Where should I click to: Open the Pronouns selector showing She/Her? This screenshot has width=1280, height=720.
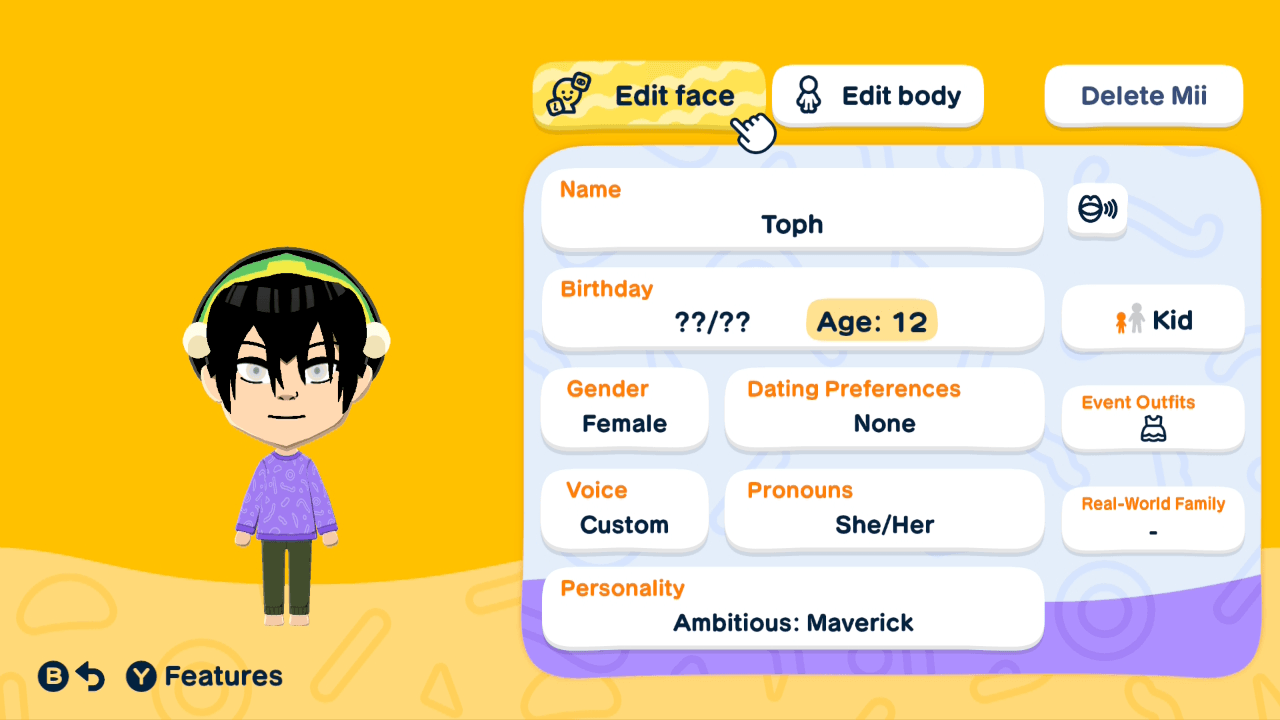[x=884, y=510]
